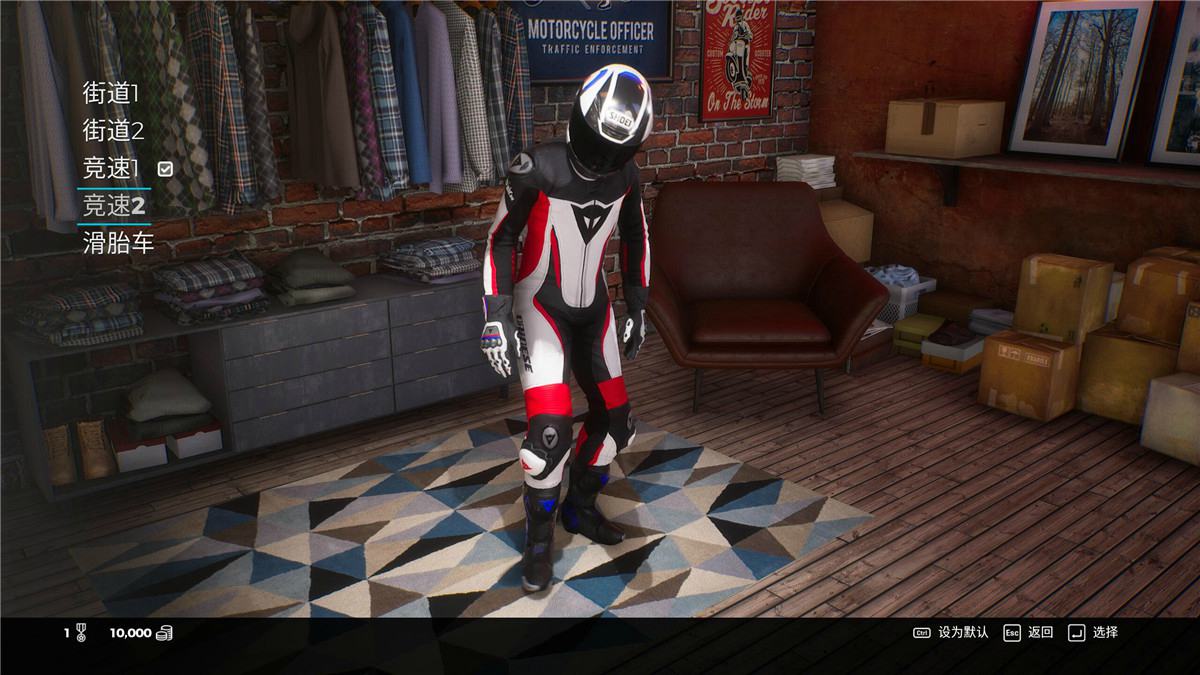This screenshot has height=675, width=1200.
Task: Pick the 竞速1 outfit entry
Action: 111,168
